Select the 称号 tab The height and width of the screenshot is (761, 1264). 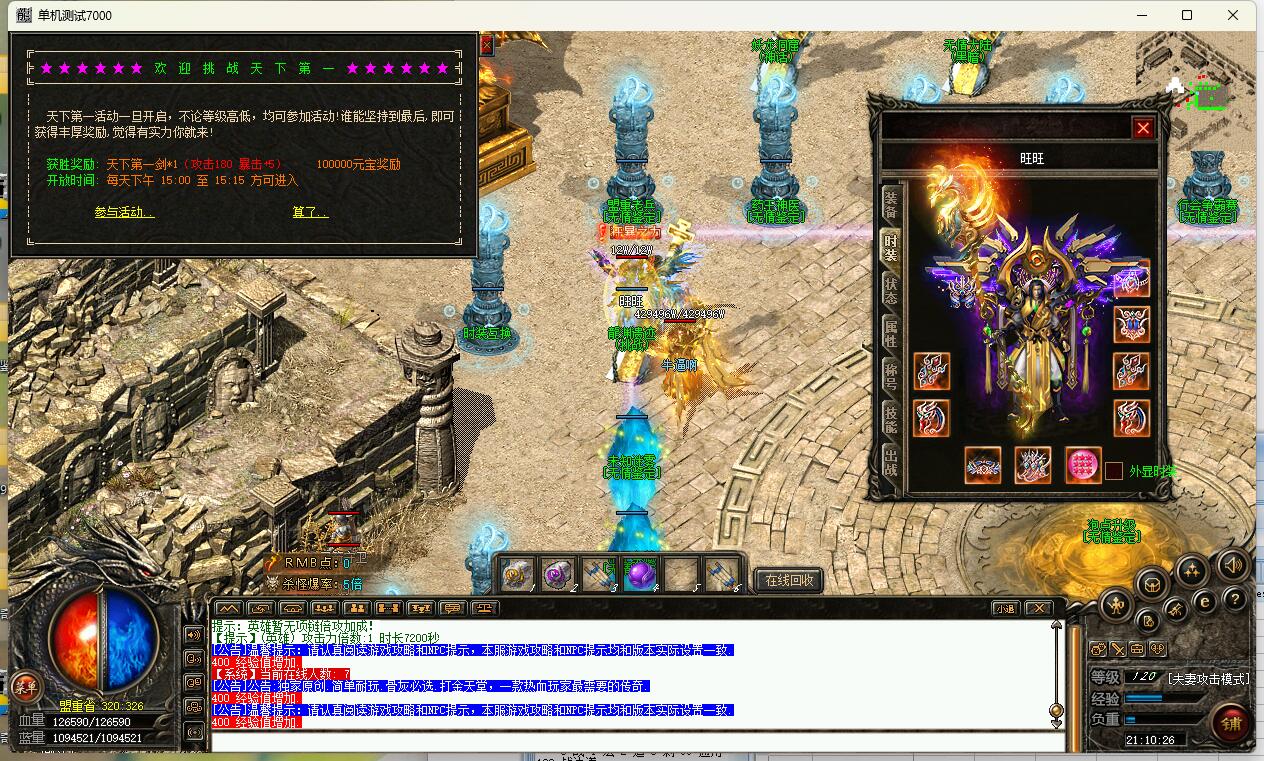[891, 376]
